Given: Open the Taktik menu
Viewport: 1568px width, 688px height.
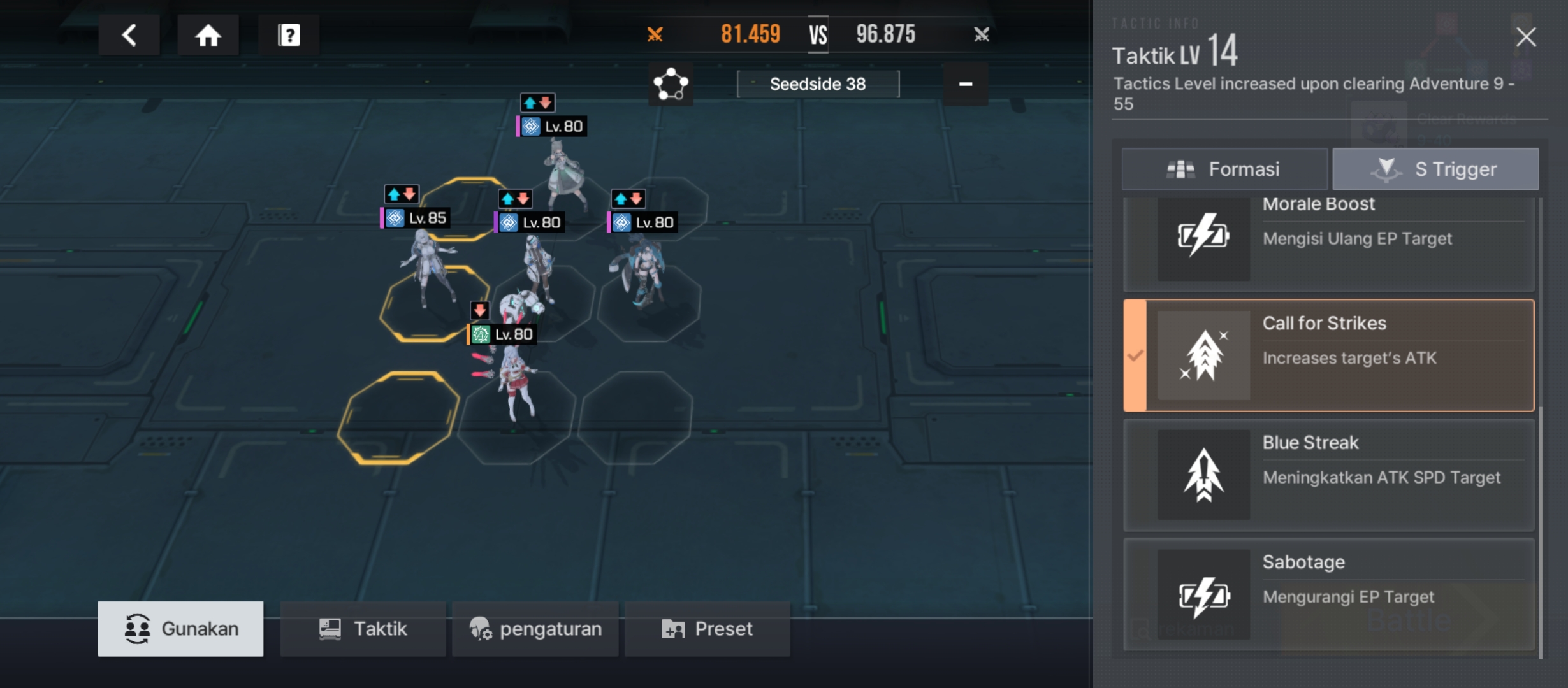Looking at the screenshot, I should [x=363, y=629].
